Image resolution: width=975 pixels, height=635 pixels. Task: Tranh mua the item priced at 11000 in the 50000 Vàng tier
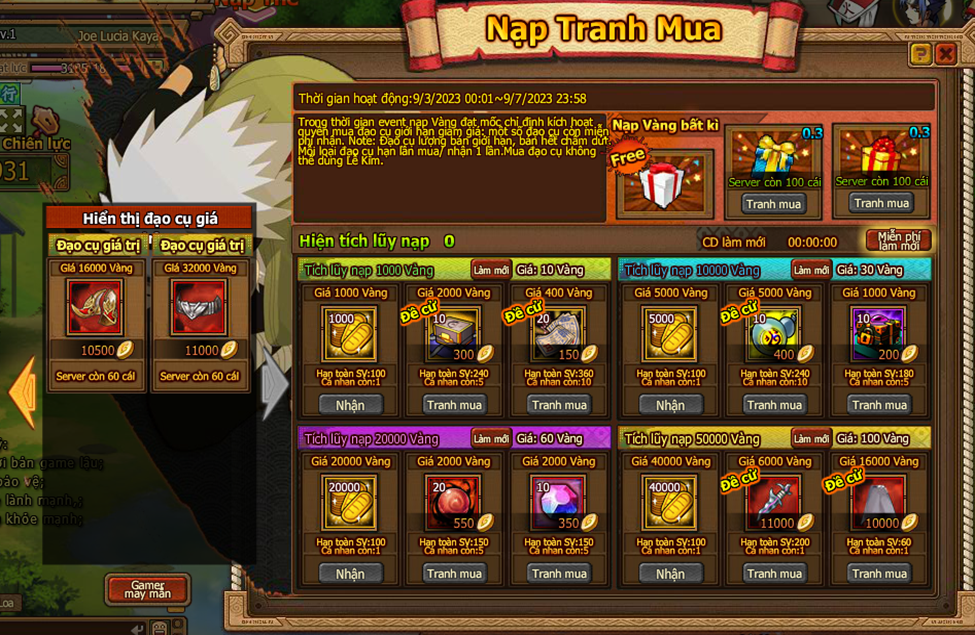pyautogui.click(x=775, y=574)
